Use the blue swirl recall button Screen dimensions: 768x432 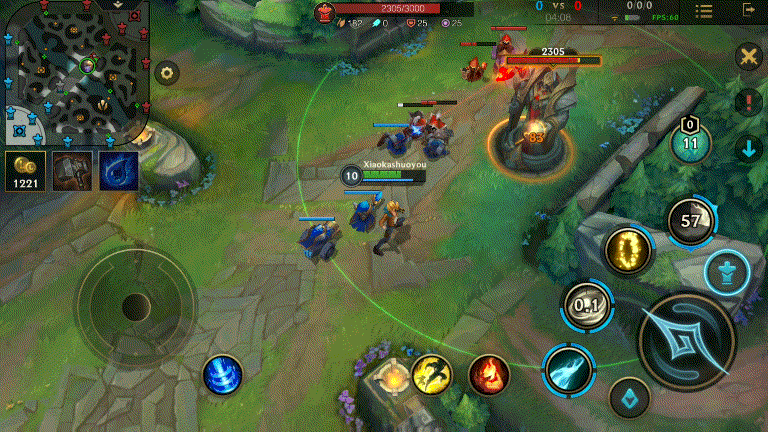pyautogui.click(x=222, y=375)
